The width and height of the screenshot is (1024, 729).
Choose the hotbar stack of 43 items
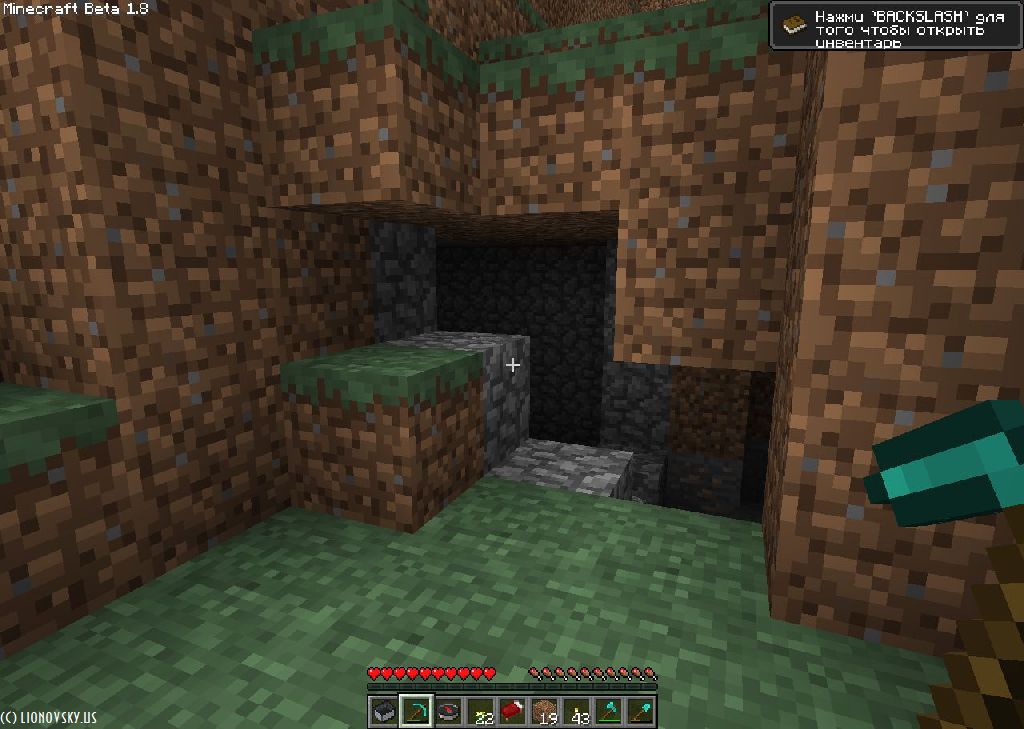[x=577, y=711]
